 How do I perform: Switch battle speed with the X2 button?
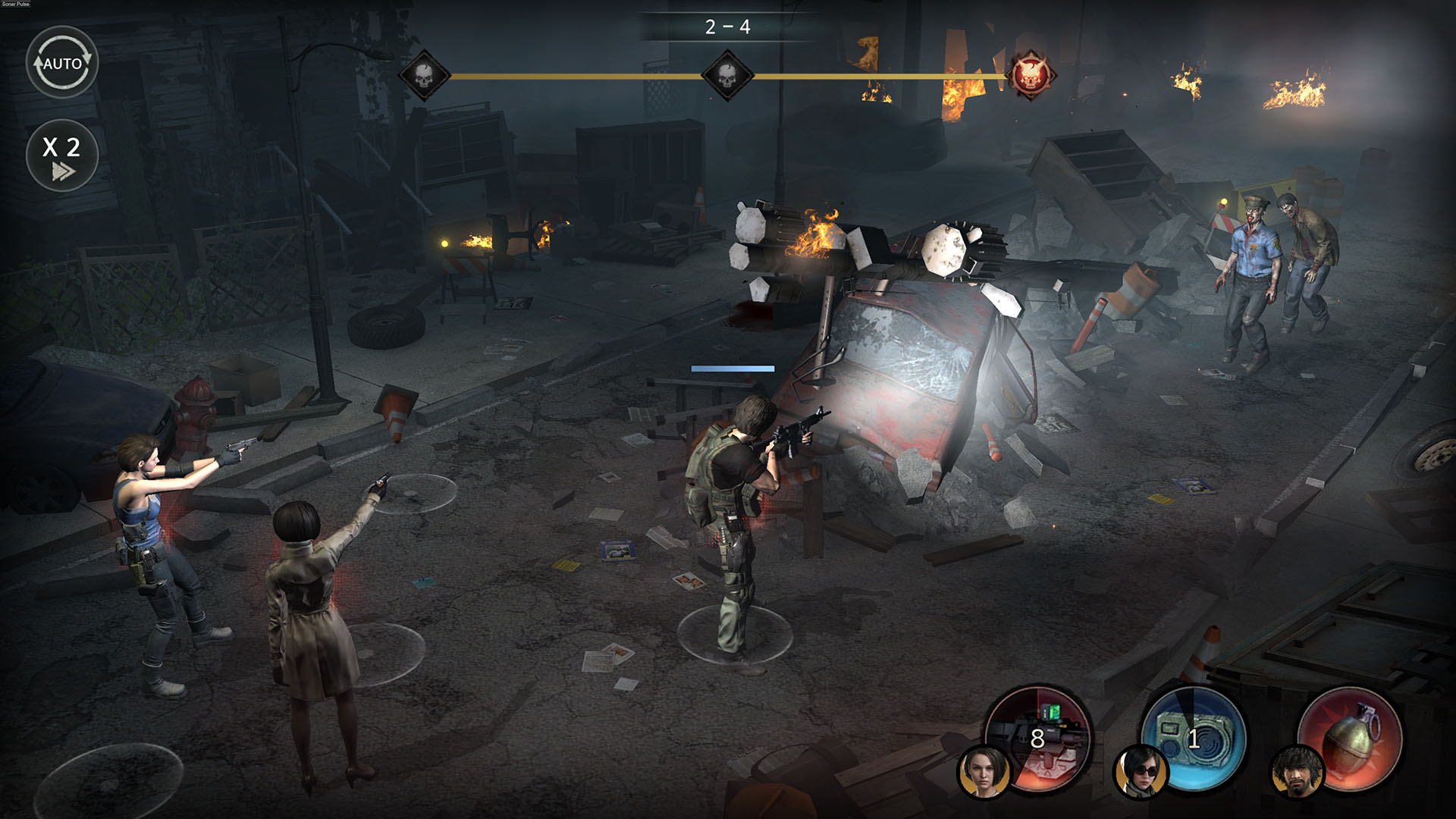pos(62,155)
